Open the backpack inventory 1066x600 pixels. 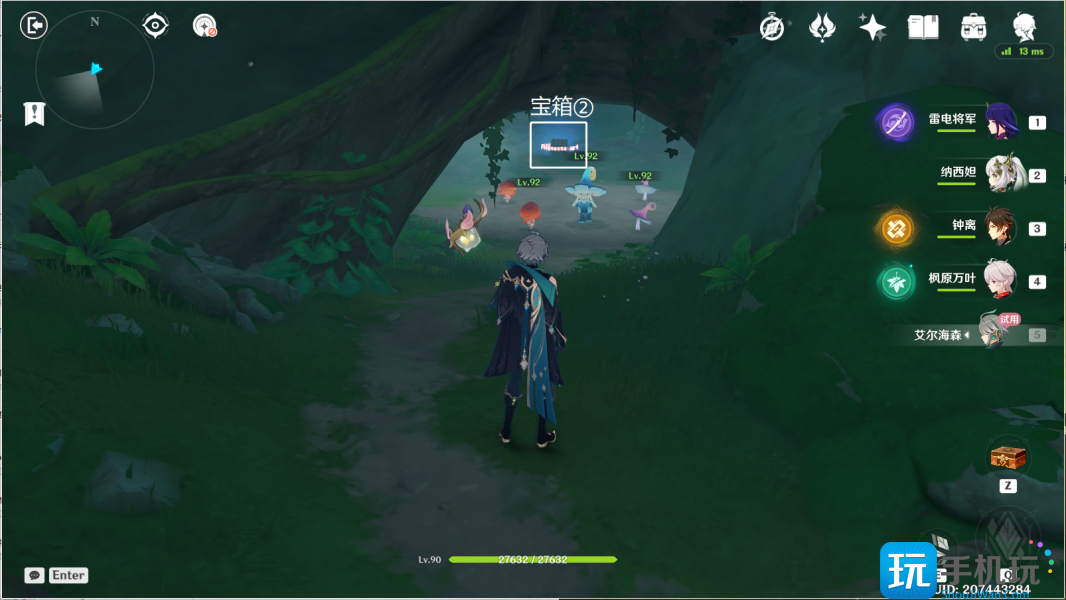coord(973,28)
